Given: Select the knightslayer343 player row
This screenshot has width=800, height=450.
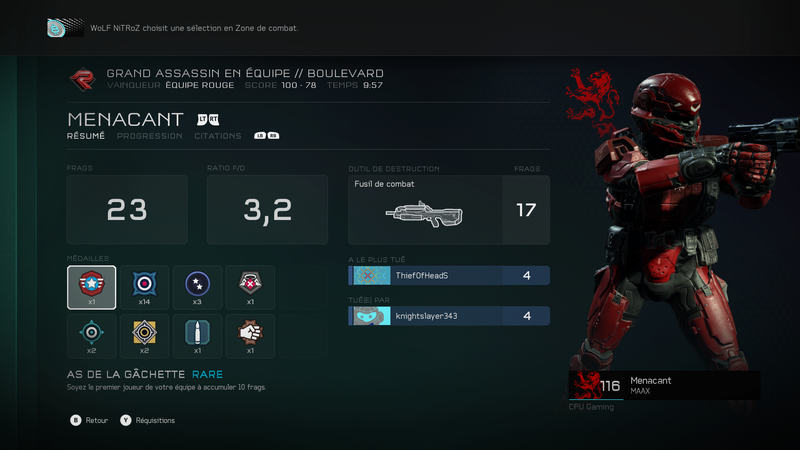Looking at the screenshot, I should 448,316.
